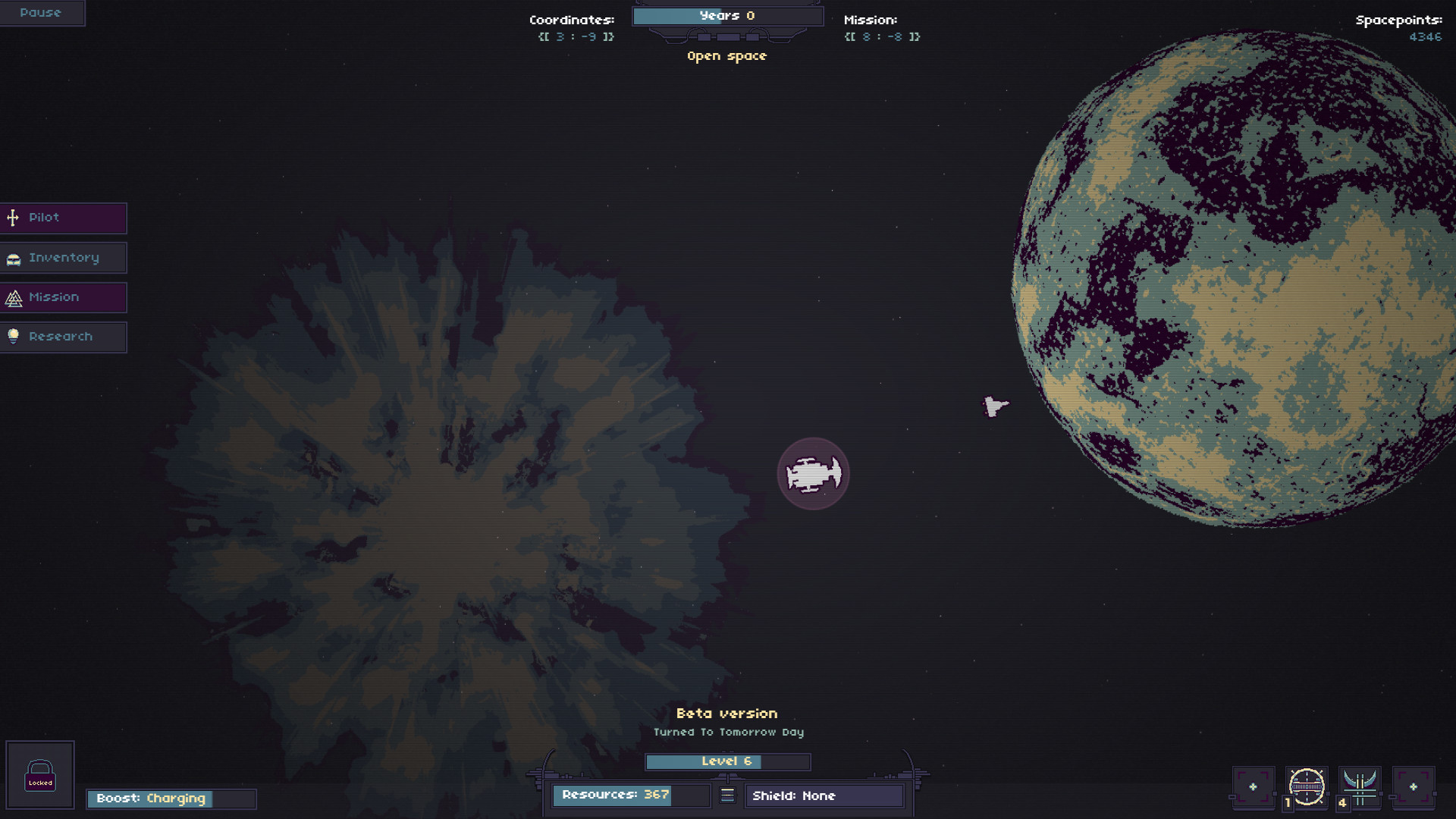
Task: Click the Boost: Charging progress bar
Action: [x=171, y=798]
